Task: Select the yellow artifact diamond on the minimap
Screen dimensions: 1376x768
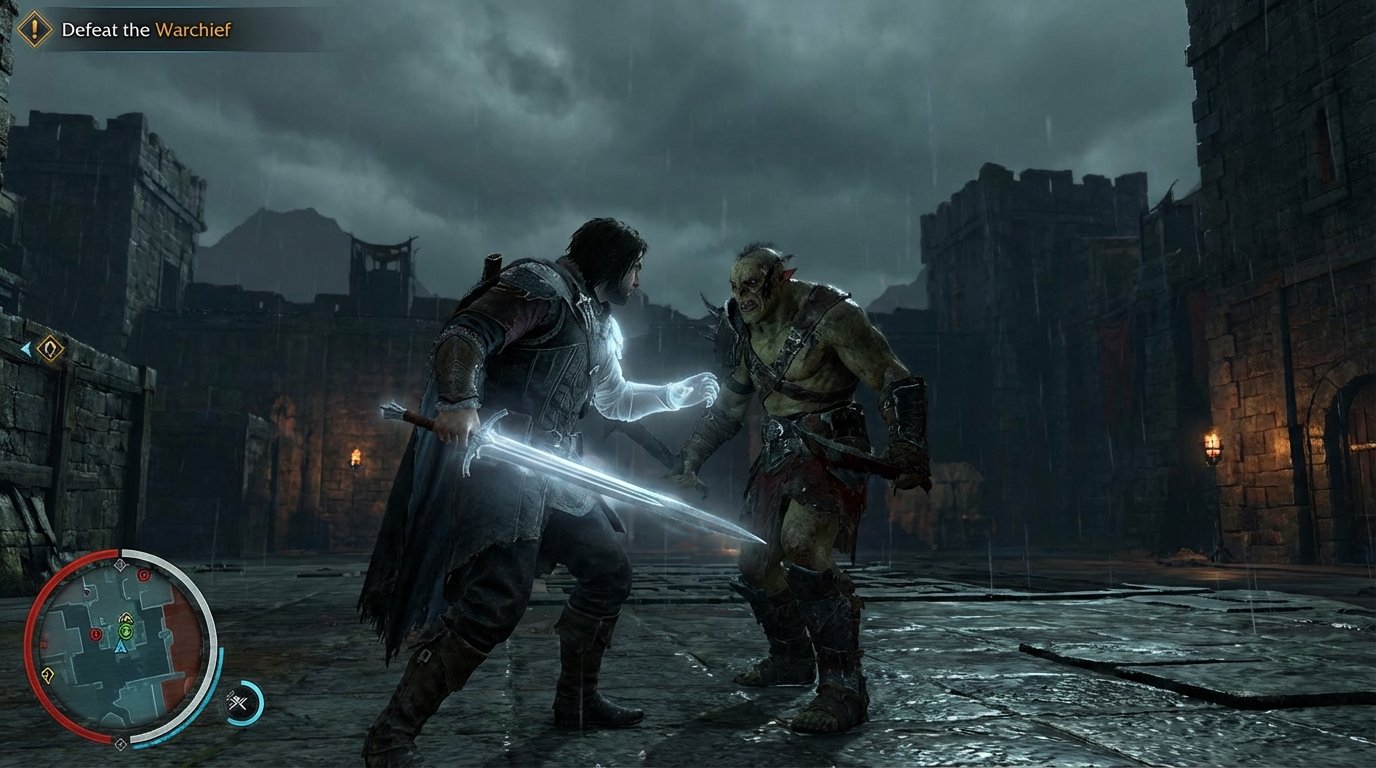Action: click(48, 675)
